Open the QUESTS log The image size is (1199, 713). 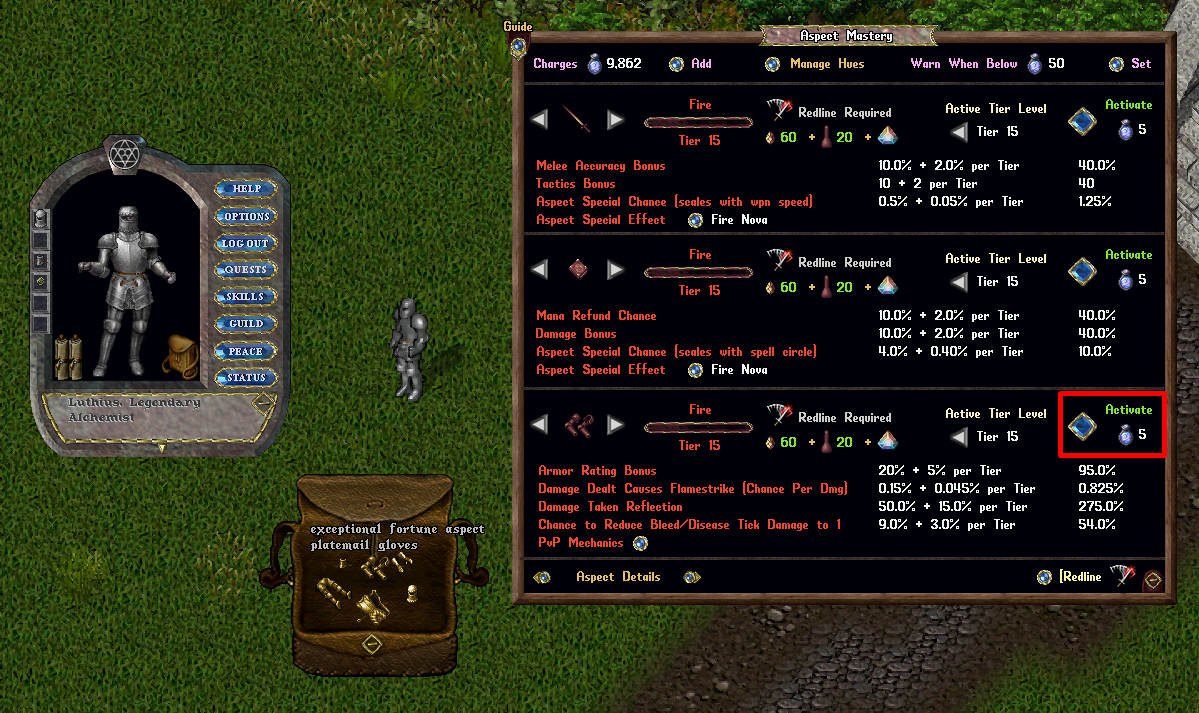(x=245, y=270)
